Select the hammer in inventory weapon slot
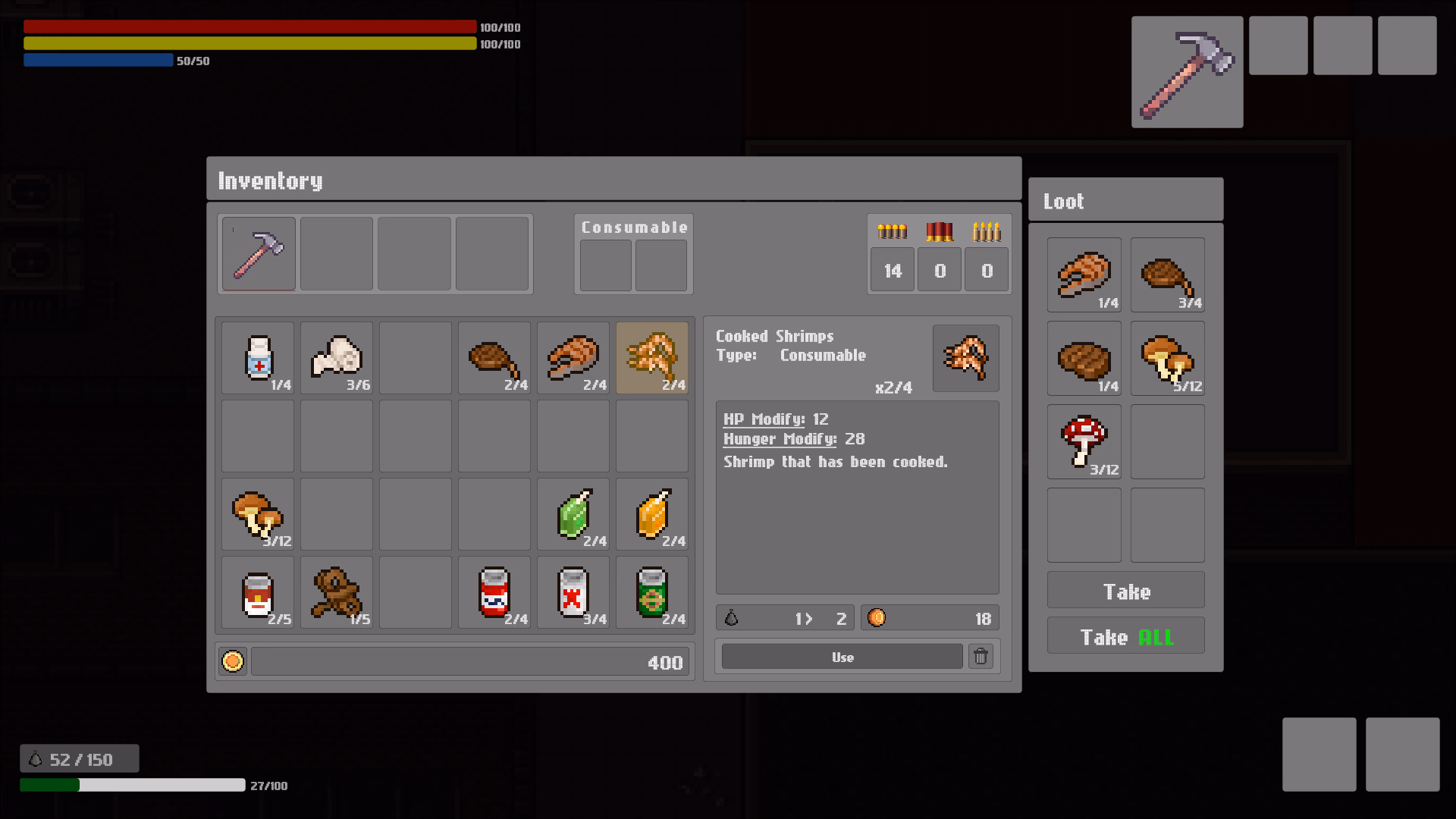This screenshot has width=1456, height=819. coord(259,254)
